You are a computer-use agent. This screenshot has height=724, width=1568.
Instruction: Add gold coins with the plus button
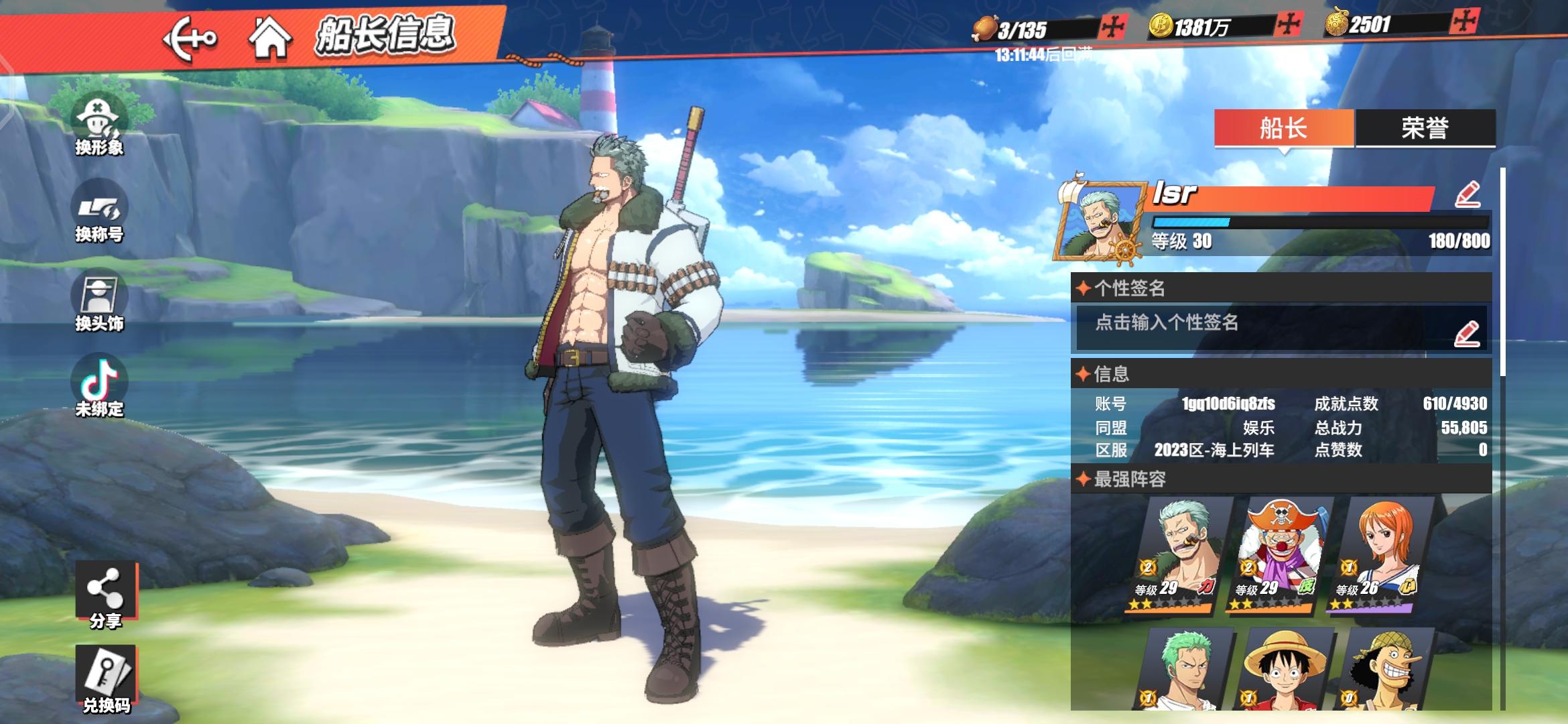click(1289, 25)
